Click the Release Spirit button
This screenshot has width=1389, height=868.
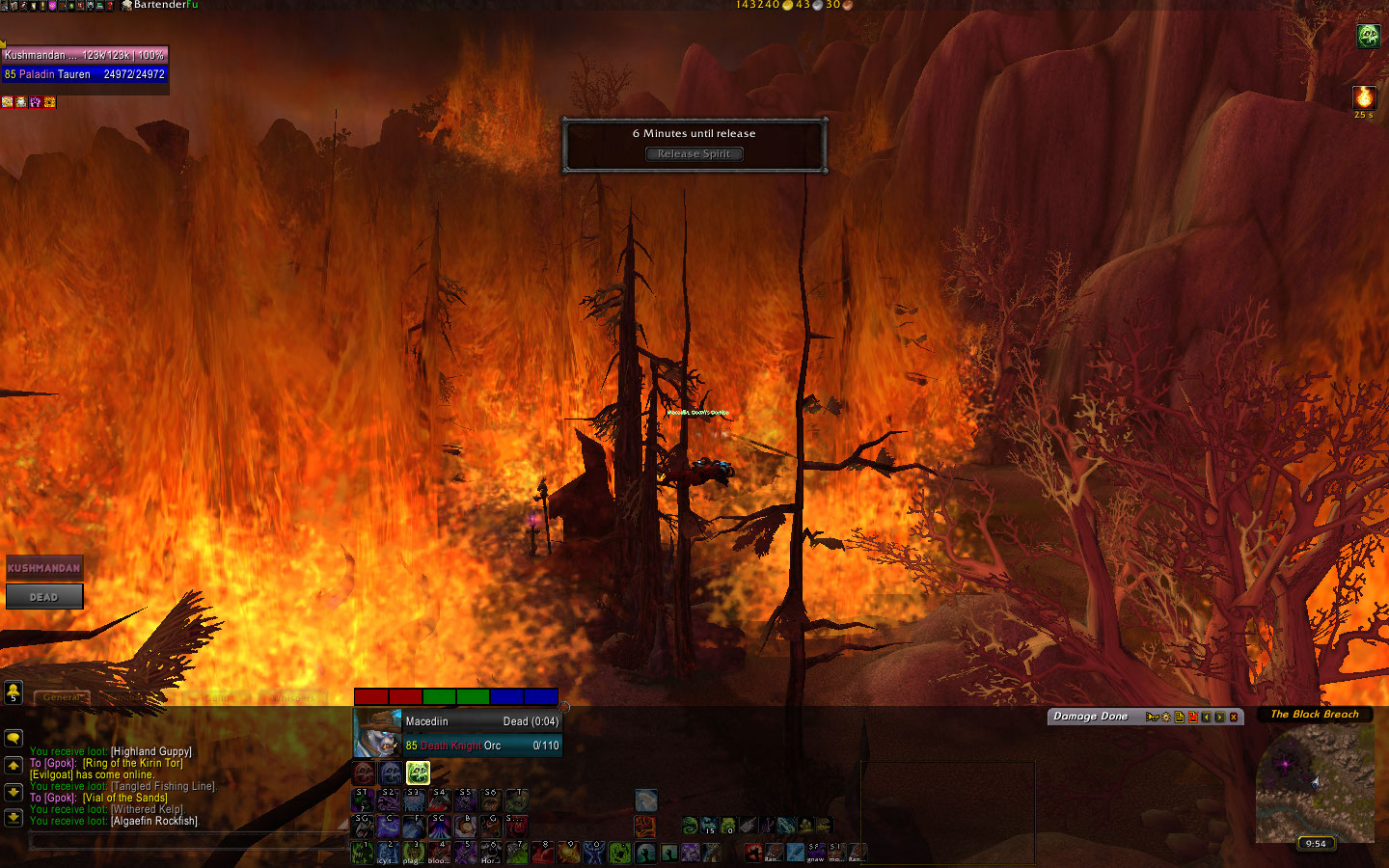(x=694, y=154)
